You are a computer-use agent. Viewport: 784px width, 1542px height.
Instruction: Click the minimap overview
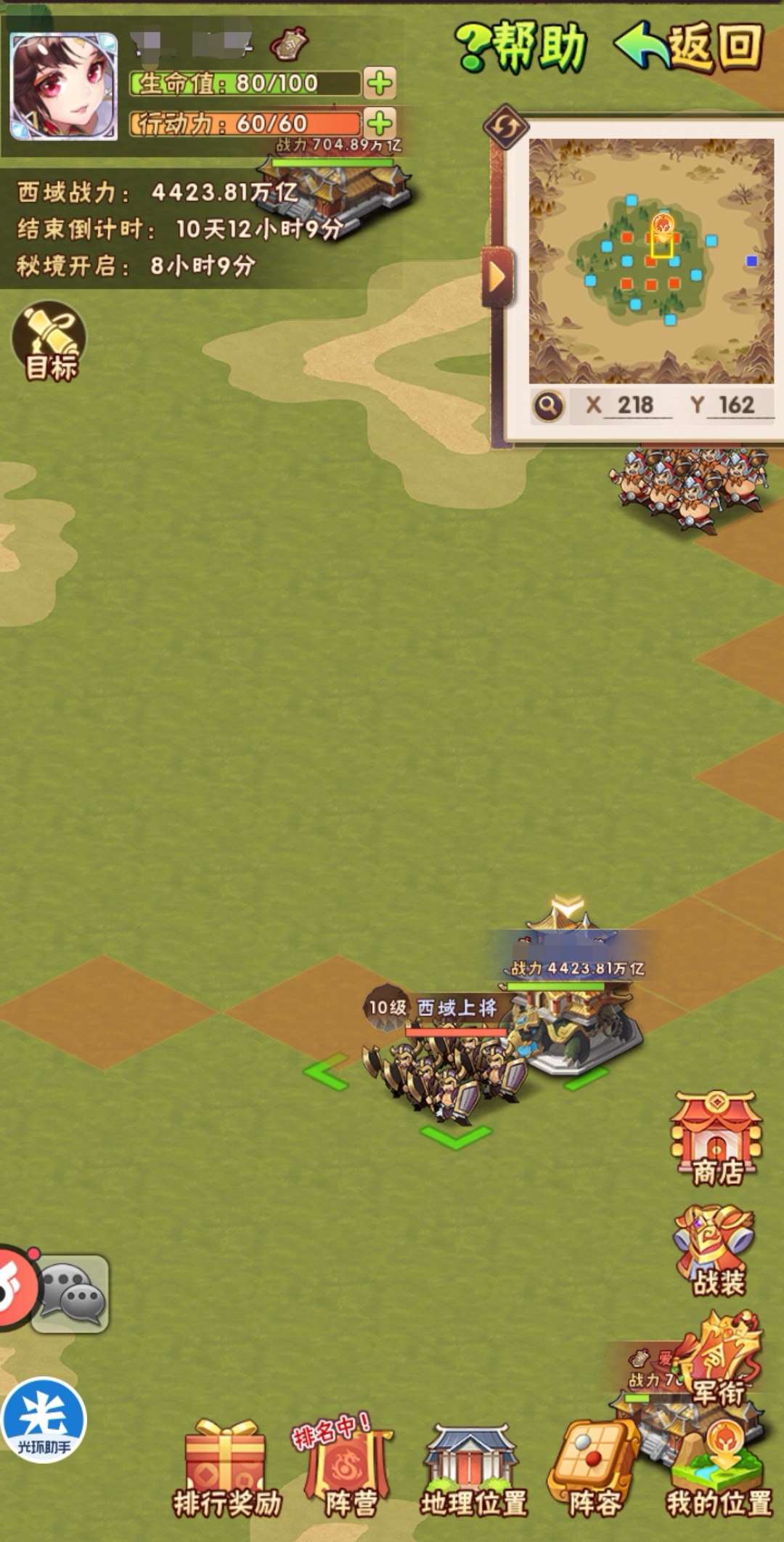pos(650,260)
